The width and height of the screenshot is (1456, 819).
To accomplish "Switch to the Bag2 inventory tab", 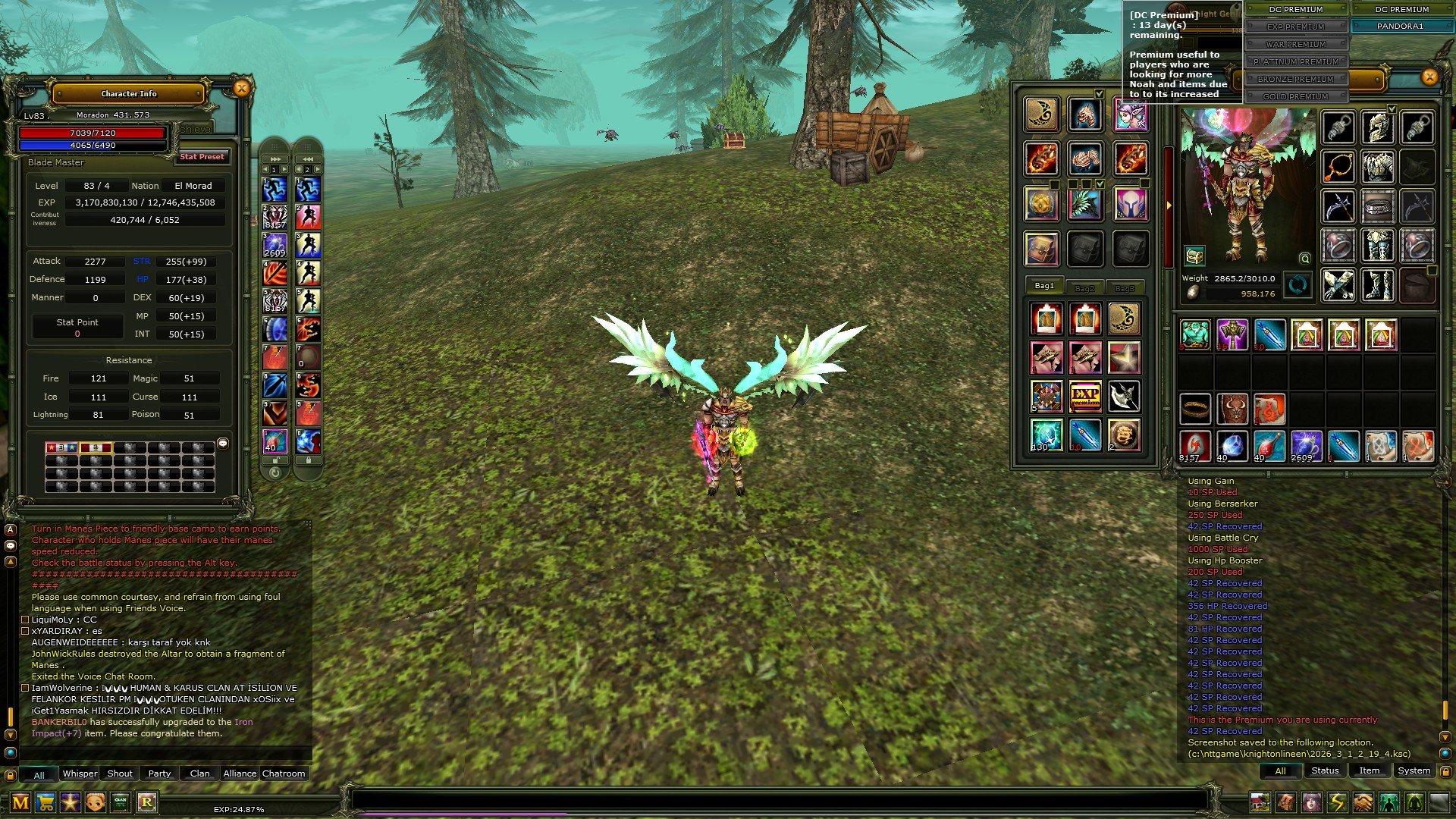I will [x=1084, y=286].
